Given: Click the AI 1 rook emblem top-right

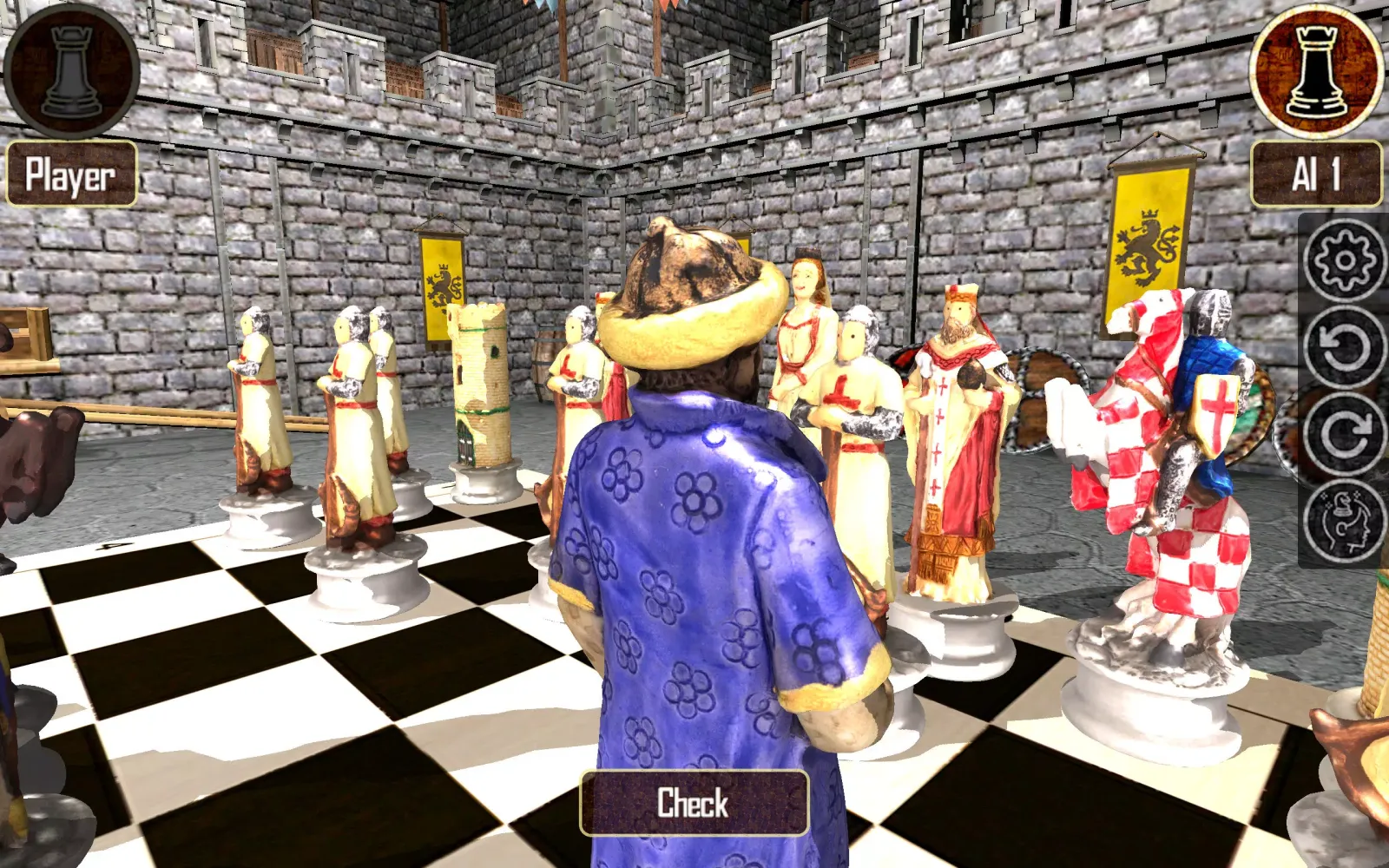Looking at the screenshot, I should pos(1313,69).
